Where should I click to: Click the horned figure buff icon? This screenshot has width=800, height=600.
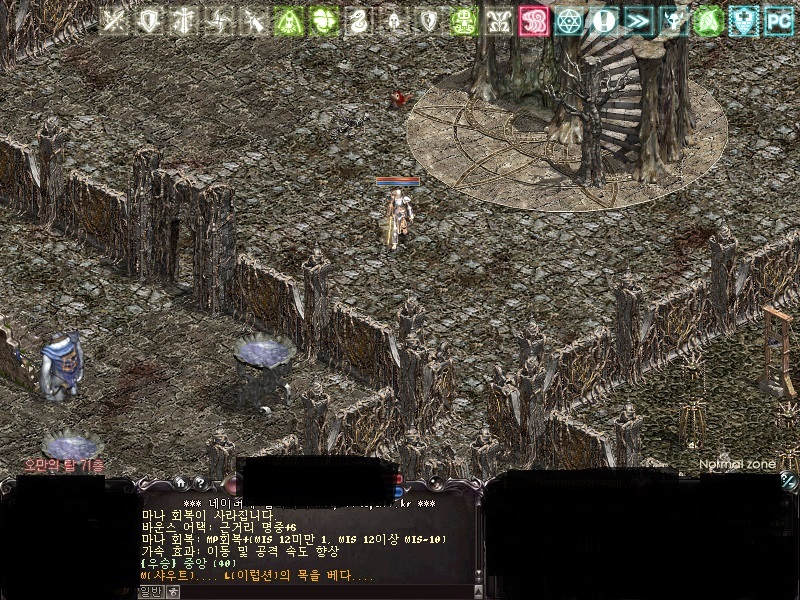click(x=673, y=21)
